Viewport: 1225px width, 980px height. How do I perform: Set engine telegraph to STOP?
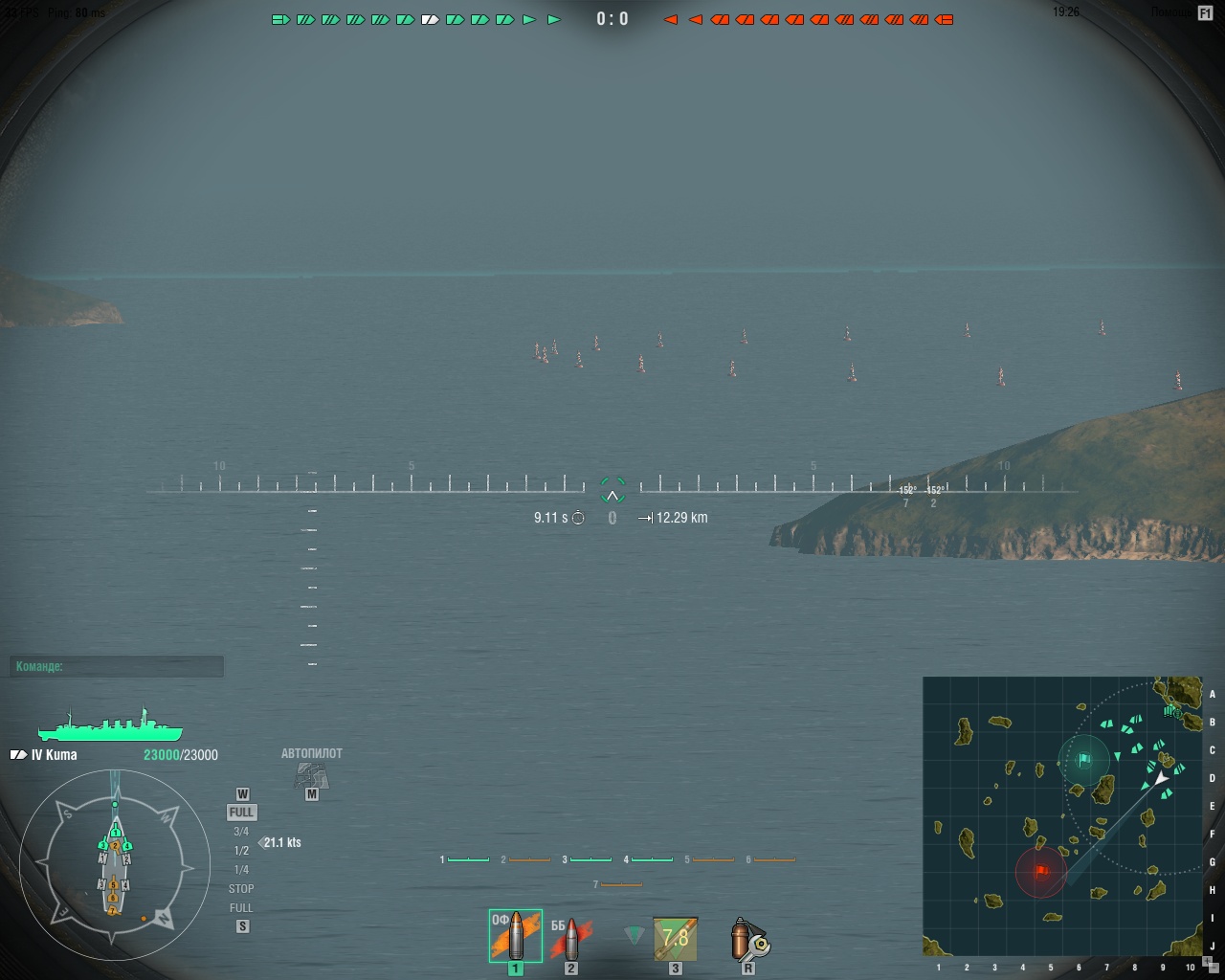(242, 888)
